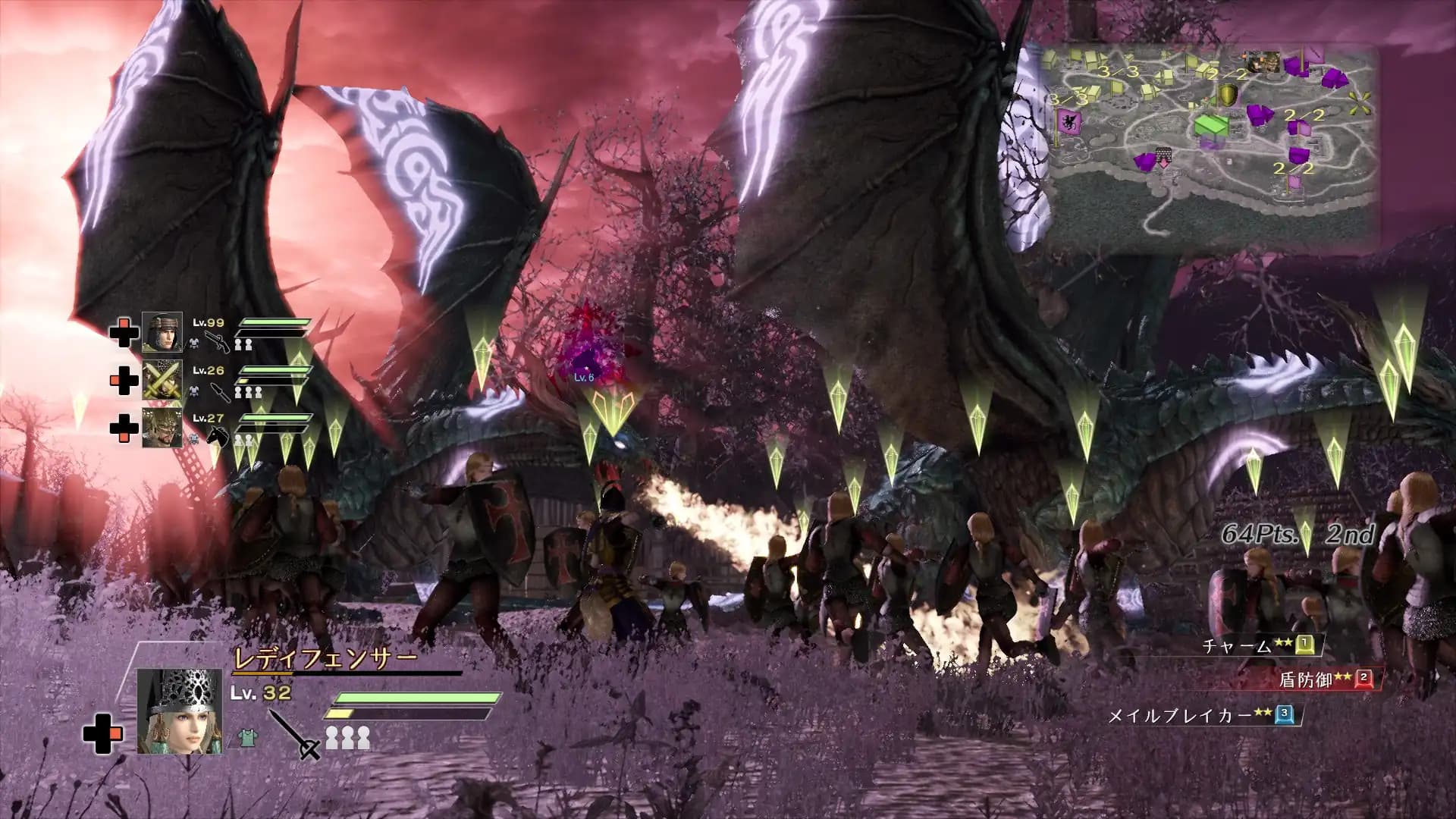Toggle the highlighted up d-pad segment for Lv.99 ally
Screen dimensions: 1456x819
pos(123,324)
